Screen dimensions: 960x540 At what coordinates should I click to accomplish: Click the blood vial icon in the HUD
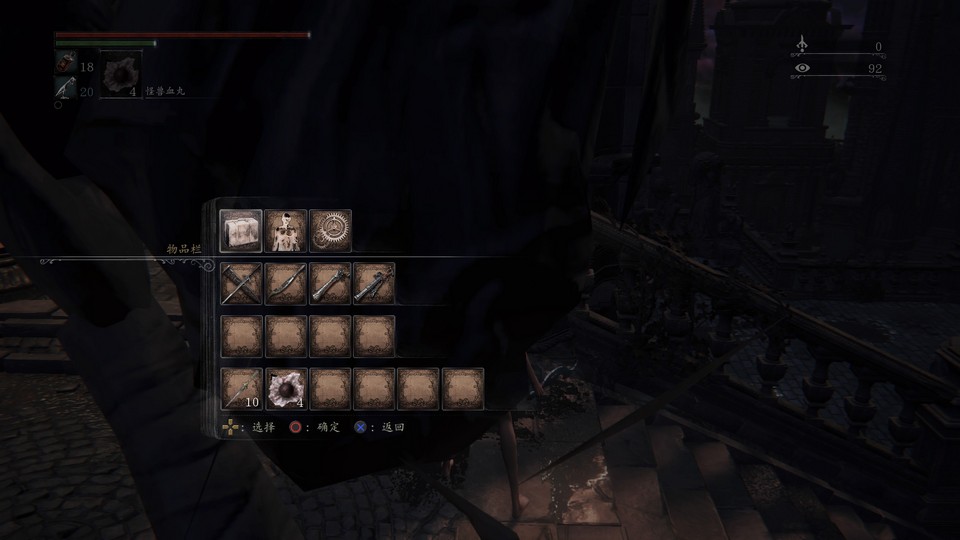tap(65, 63)
